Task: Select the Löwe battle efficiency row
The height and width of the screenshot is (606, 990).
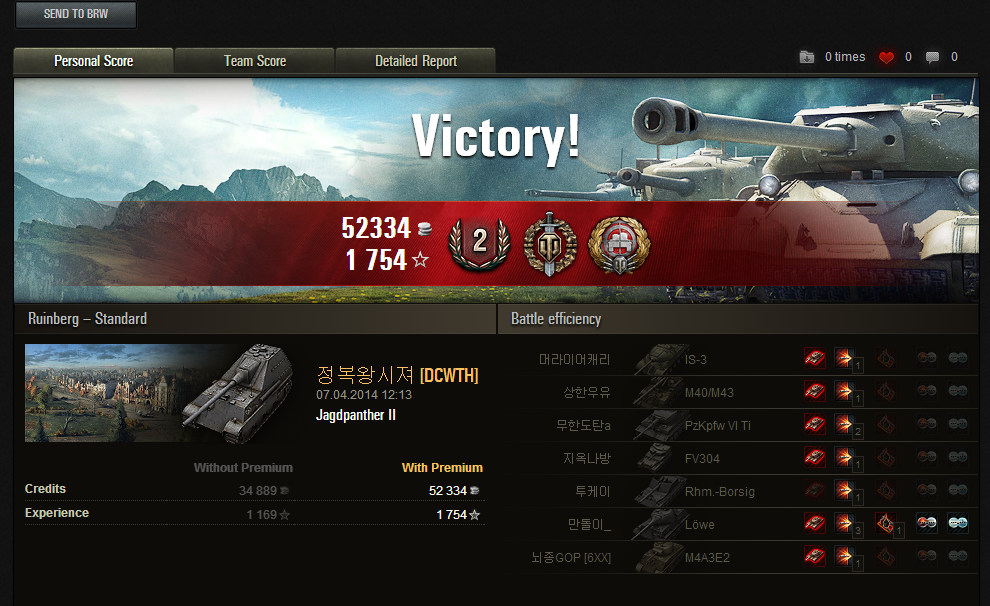Action: [700, 525]
